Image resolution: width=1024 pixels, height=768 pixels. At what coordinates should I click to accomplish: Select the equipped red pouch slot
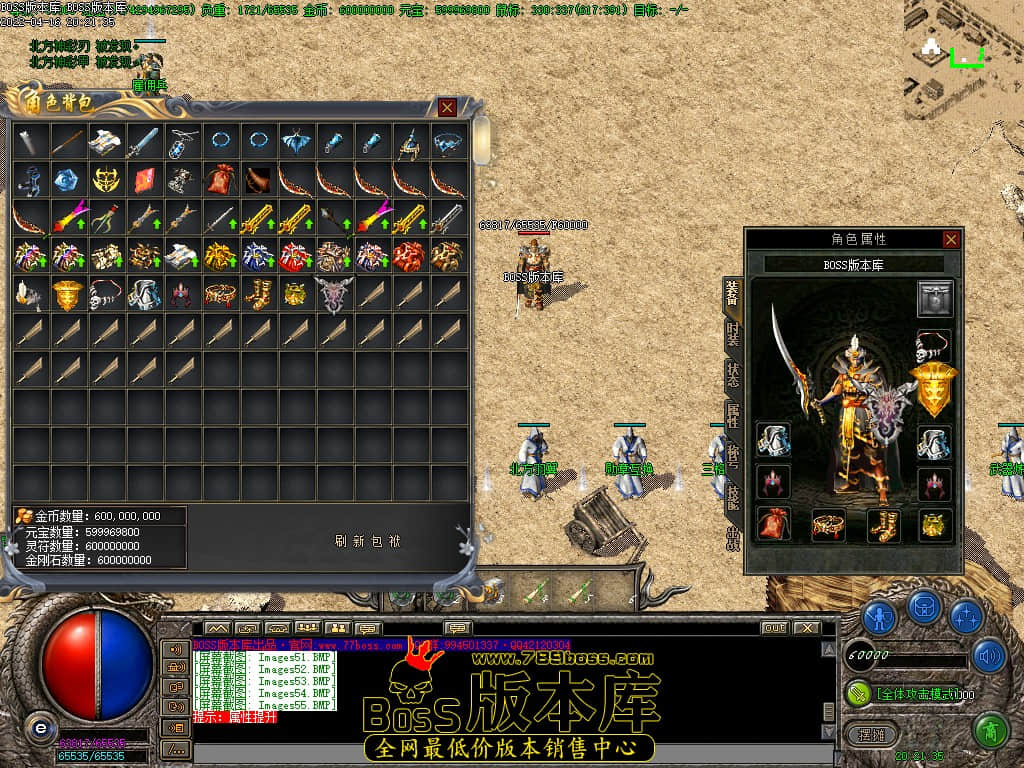pyautogui.click(x=774, y=523)
